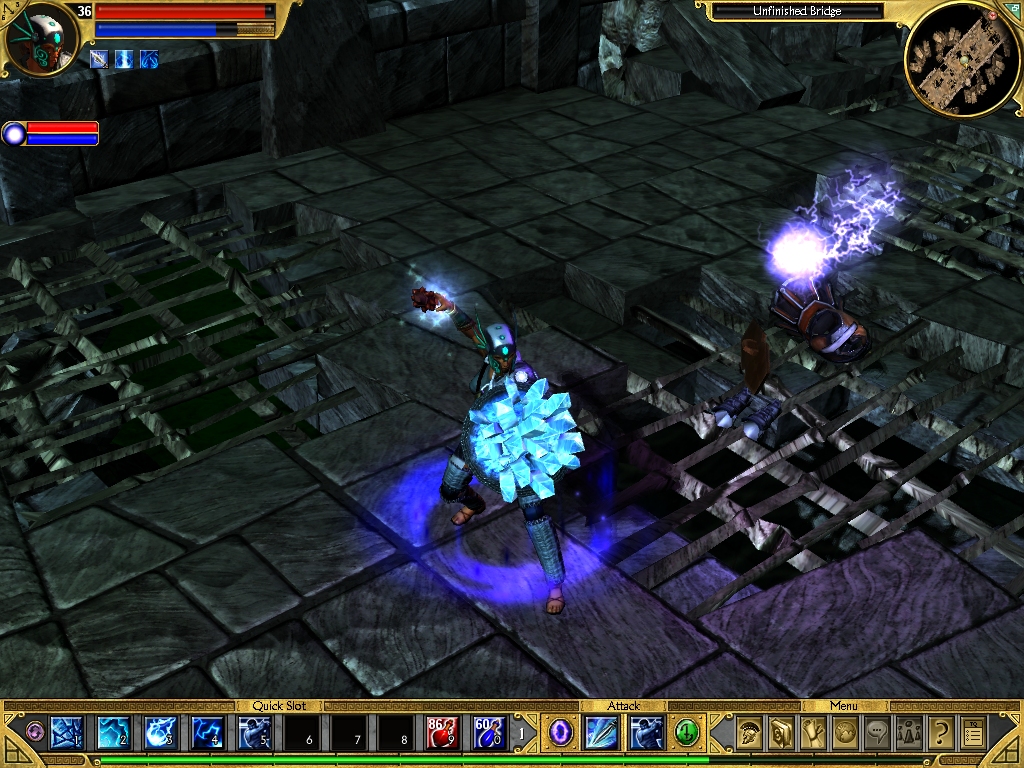Trigger the chain lightning skill in quick slot 4

(x=208, y=733)
